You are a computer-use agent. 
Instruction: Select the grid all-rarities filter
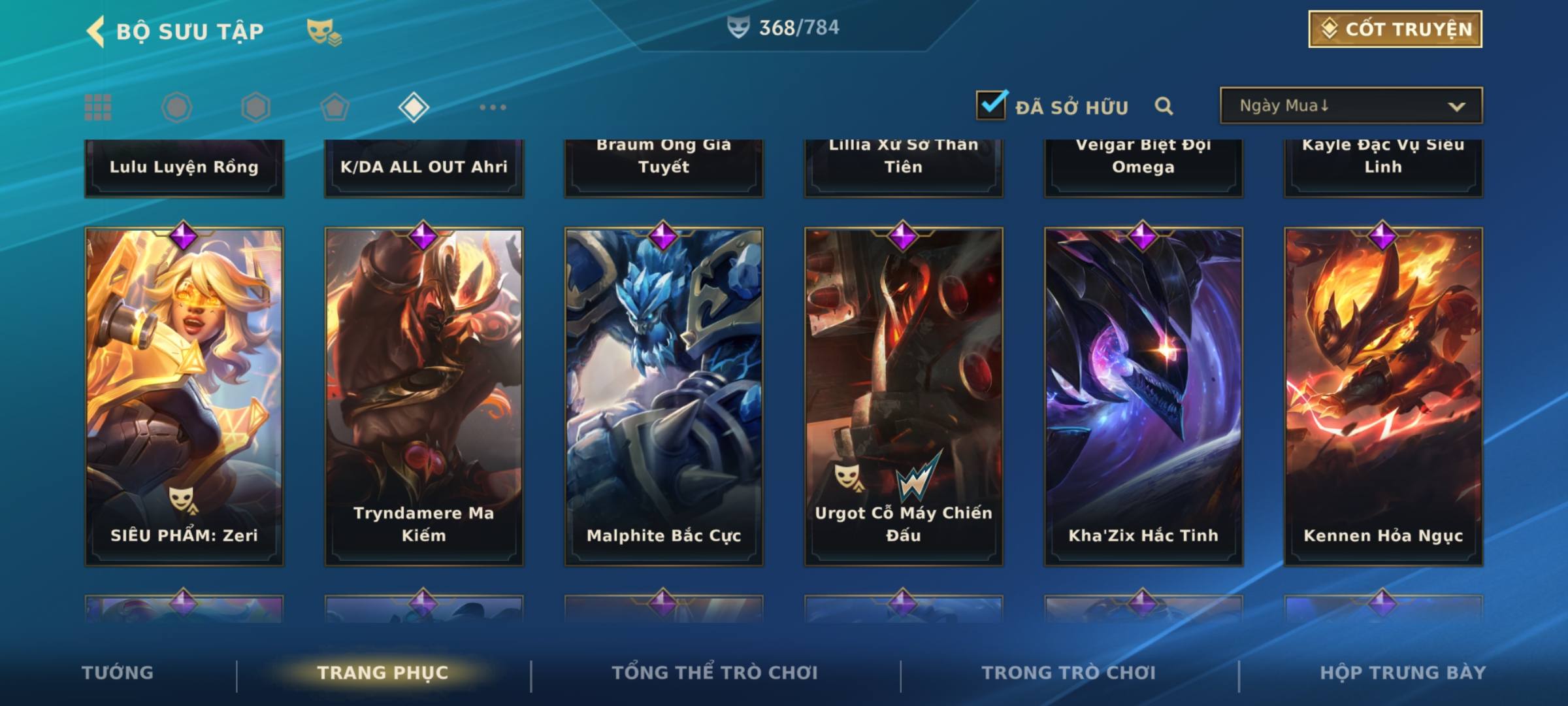98,107
